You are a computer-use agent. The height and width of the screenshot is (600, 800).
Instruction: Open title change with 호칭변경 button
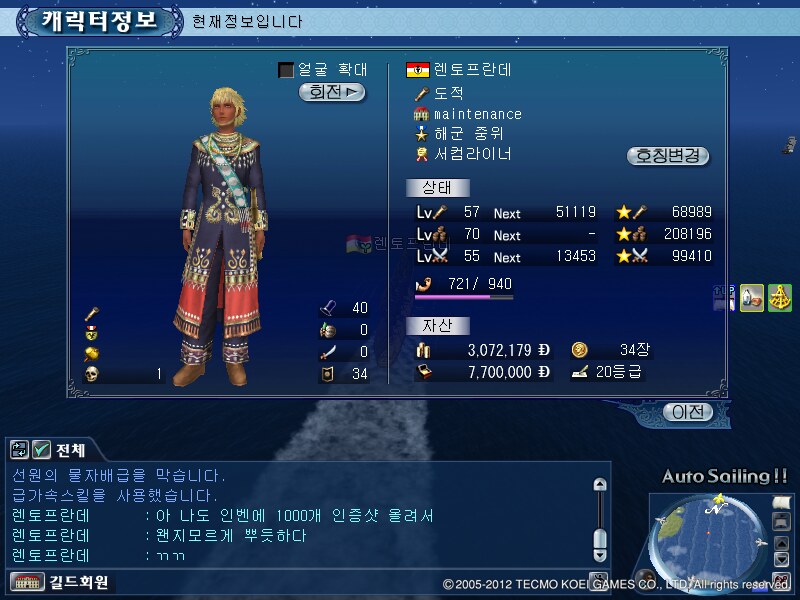point(668,156)
